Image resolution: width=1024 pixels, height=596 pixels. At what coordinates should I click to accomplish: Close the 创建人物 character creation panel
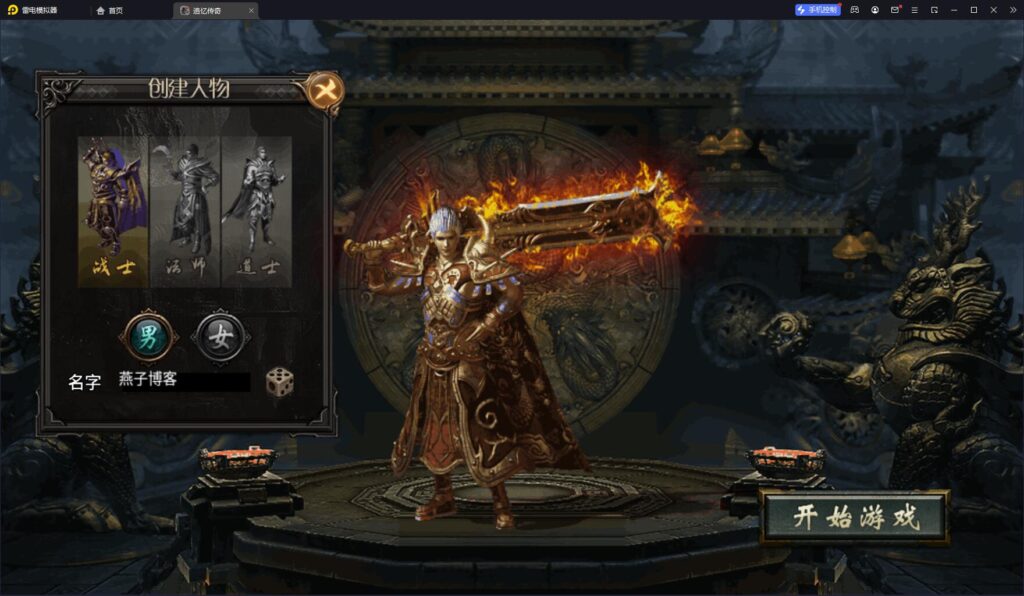point(324,91)
